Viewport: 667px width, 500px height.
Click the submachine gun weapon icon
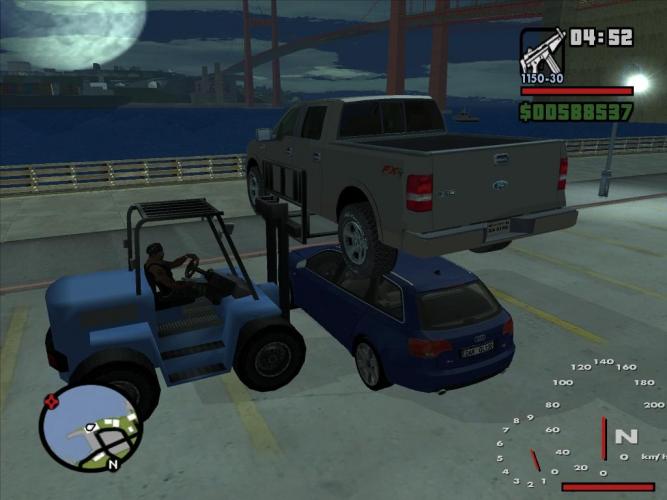point(542,50)
